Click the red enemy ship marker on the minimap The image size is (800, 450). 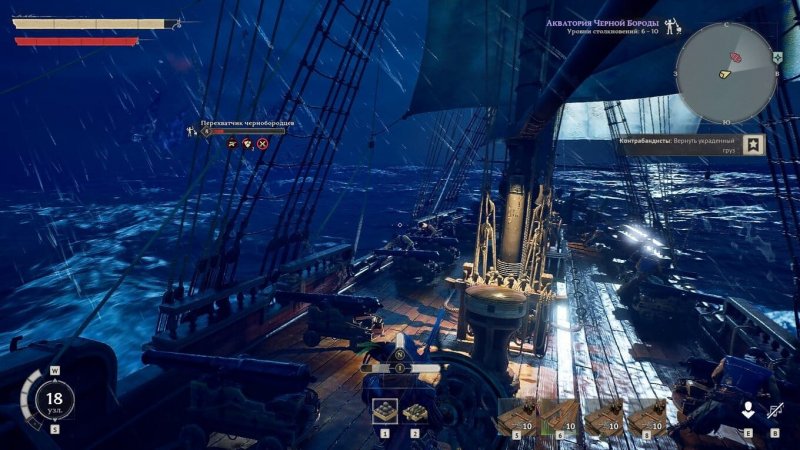738,56
